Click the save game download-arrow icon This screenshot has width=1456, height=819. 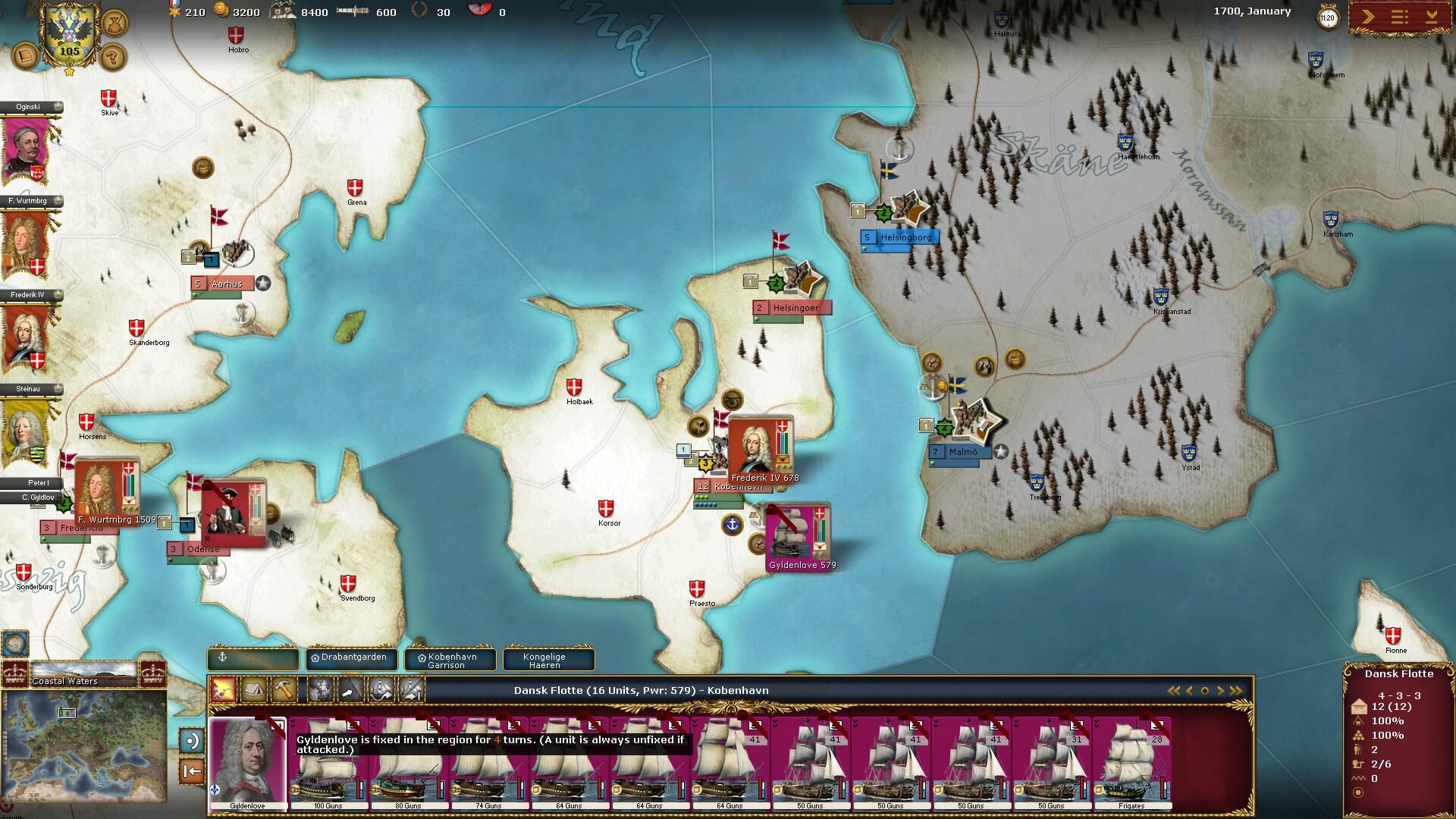(x=1432, y=17)
